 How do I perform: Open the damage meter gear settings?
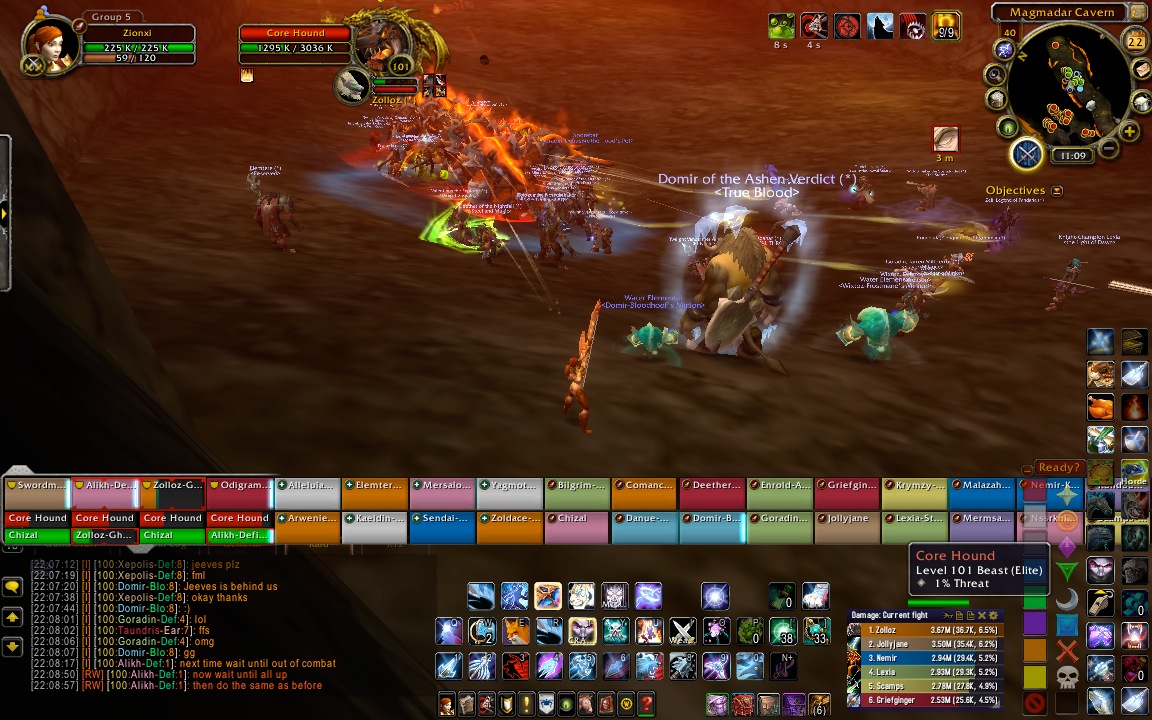pos(993,615)
